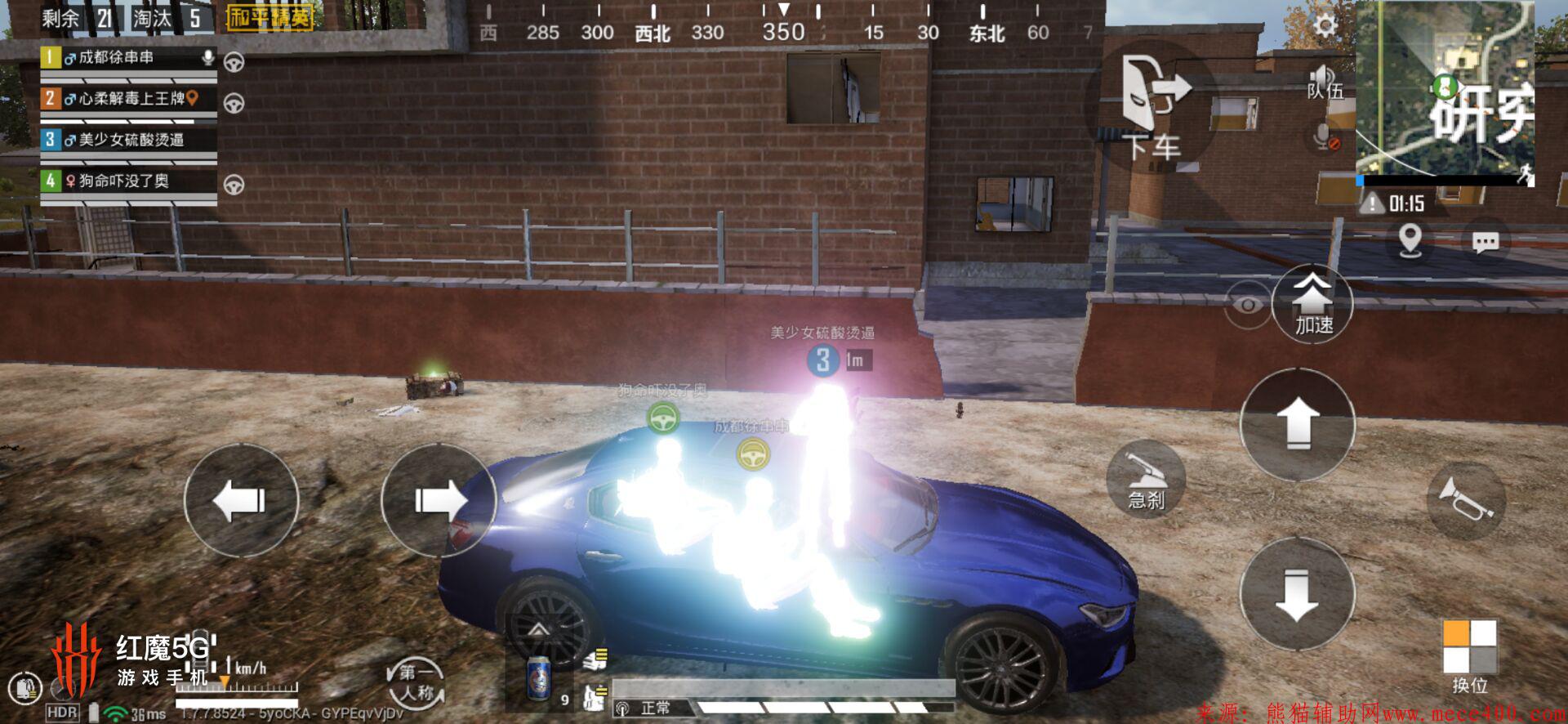Tap the 下车 exit vehicle button
The height and width of the screenshot is (724, 1568).
click(1151, 106)
